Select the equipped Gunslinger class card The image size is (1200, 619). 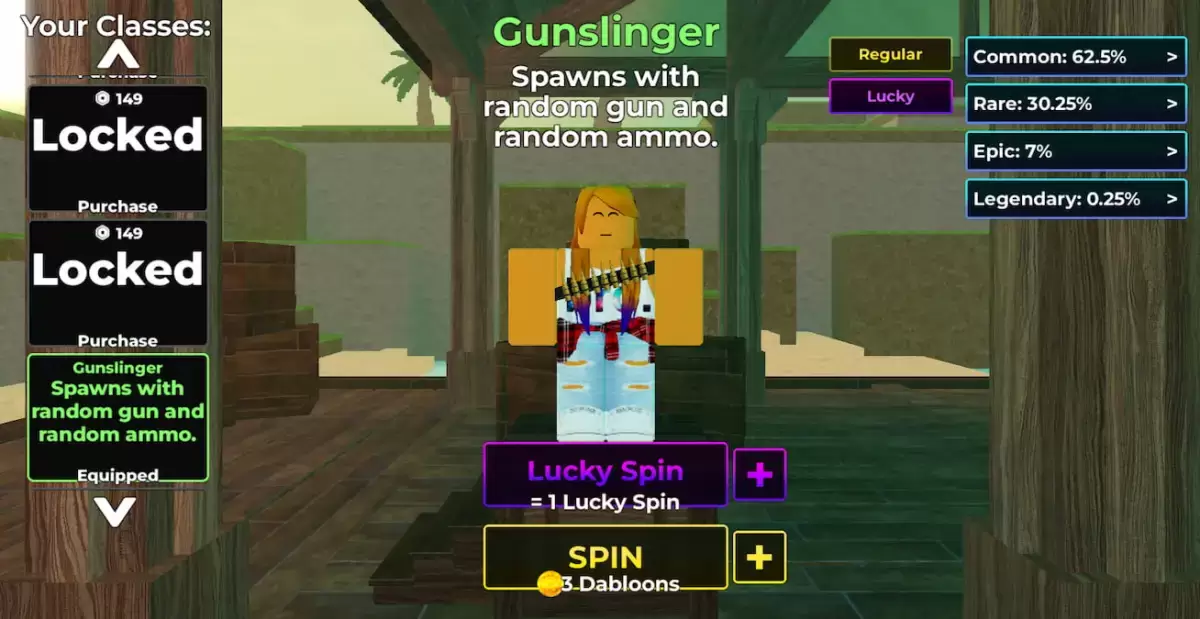pyautogui.click(x=118, y=417)
